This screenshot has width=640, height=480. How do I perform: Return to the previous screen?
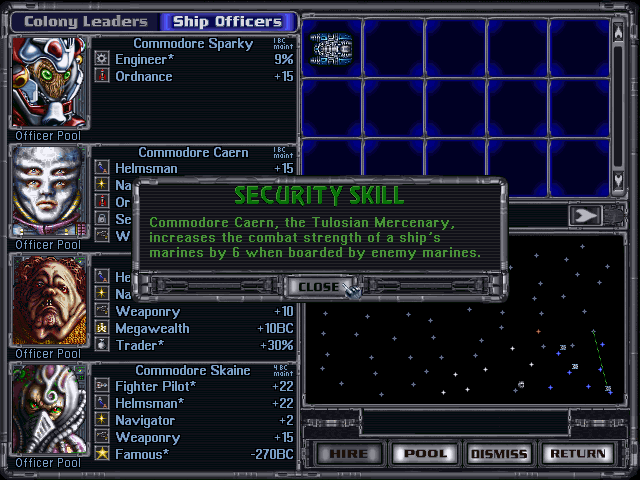point(575,453)
